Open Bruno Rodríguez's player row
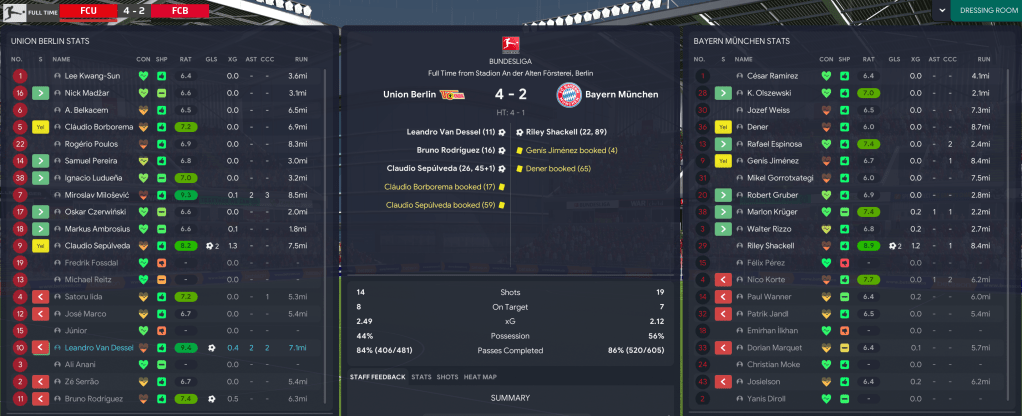1022x416 pixels. (96, 398)
